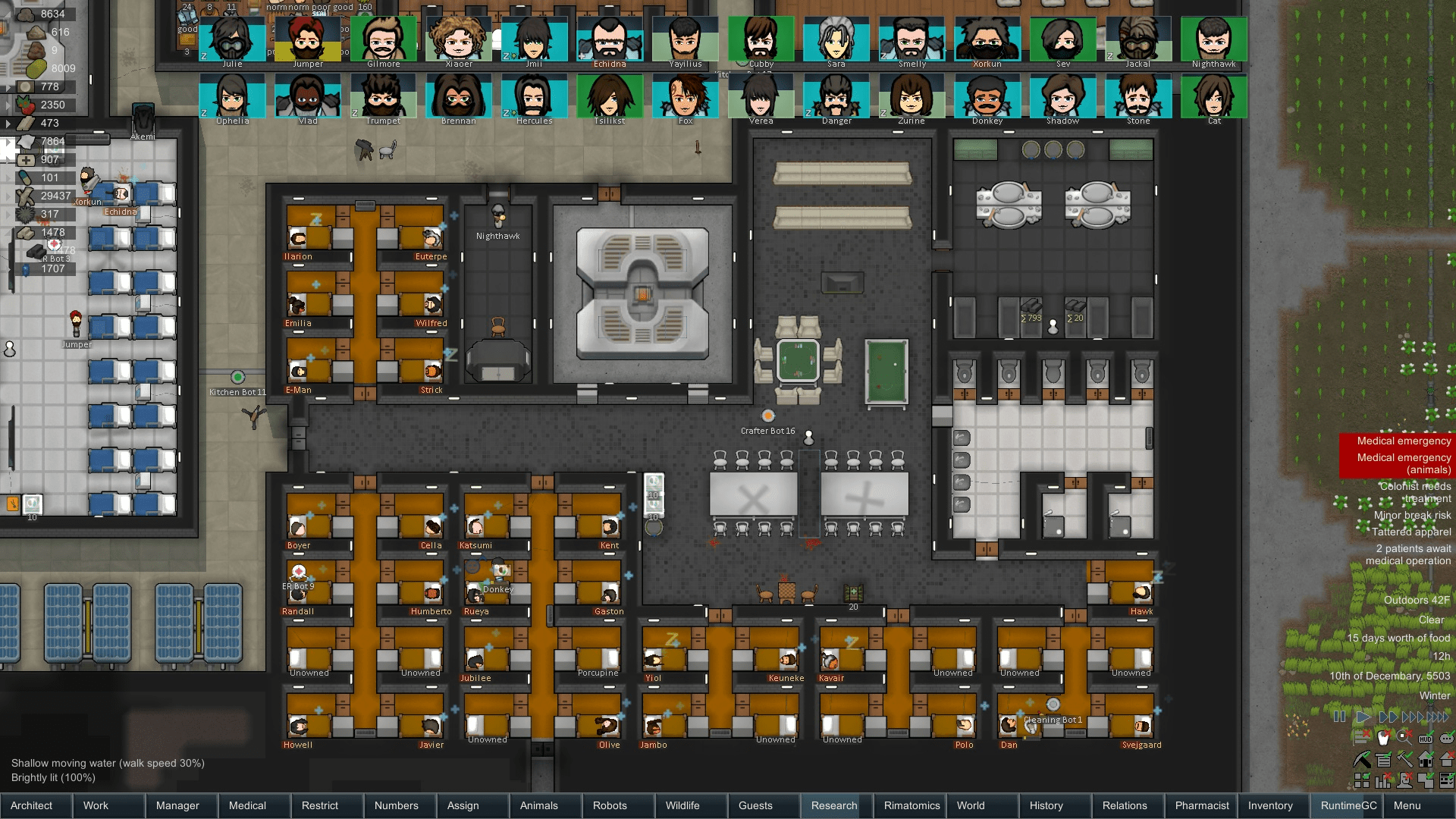Pause the game with the pause icon
The image size is (1456, 819).
pyautogui.click(x=1339, y=716)
